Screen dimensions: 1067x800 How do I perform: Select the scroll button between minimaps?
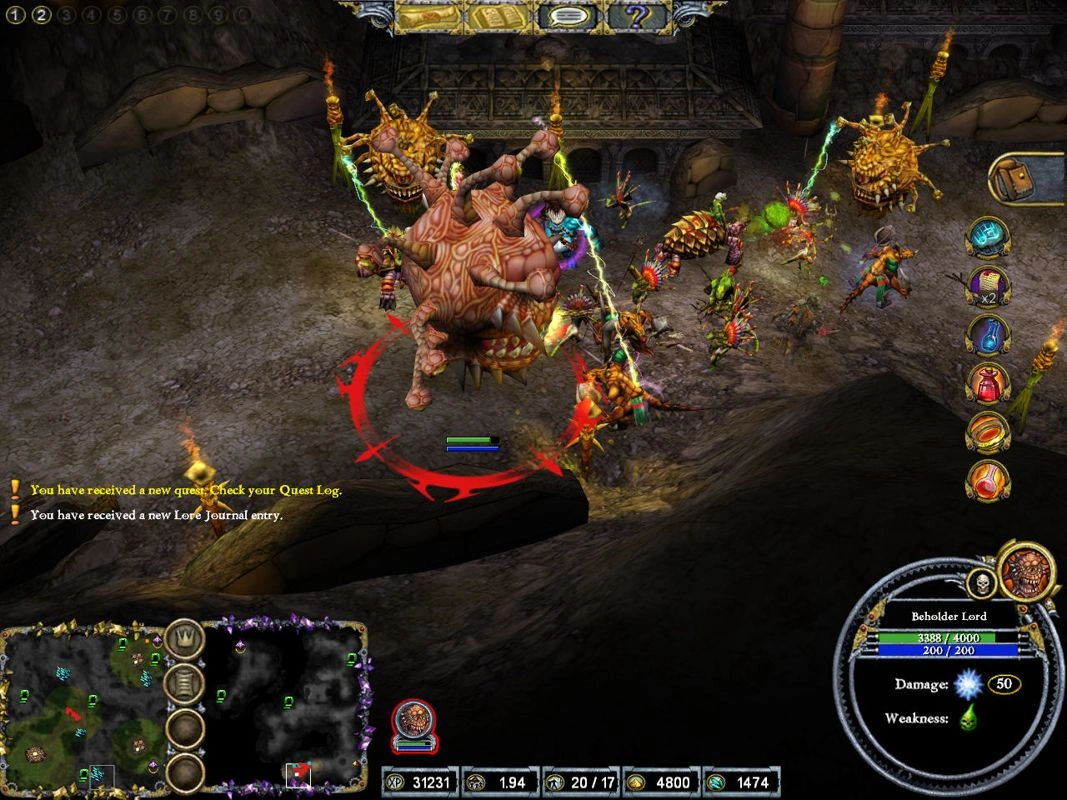(185, 684)
